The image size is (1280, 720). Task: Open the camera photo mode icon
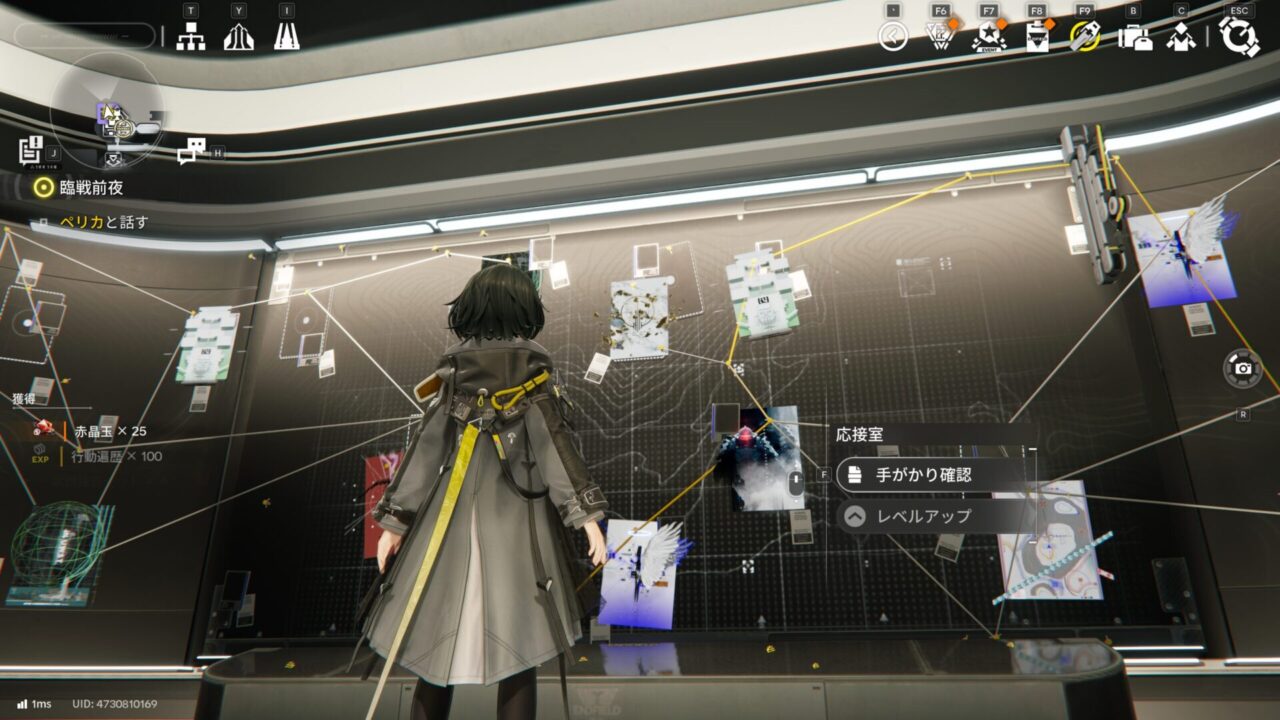[x=1243, y=368]
